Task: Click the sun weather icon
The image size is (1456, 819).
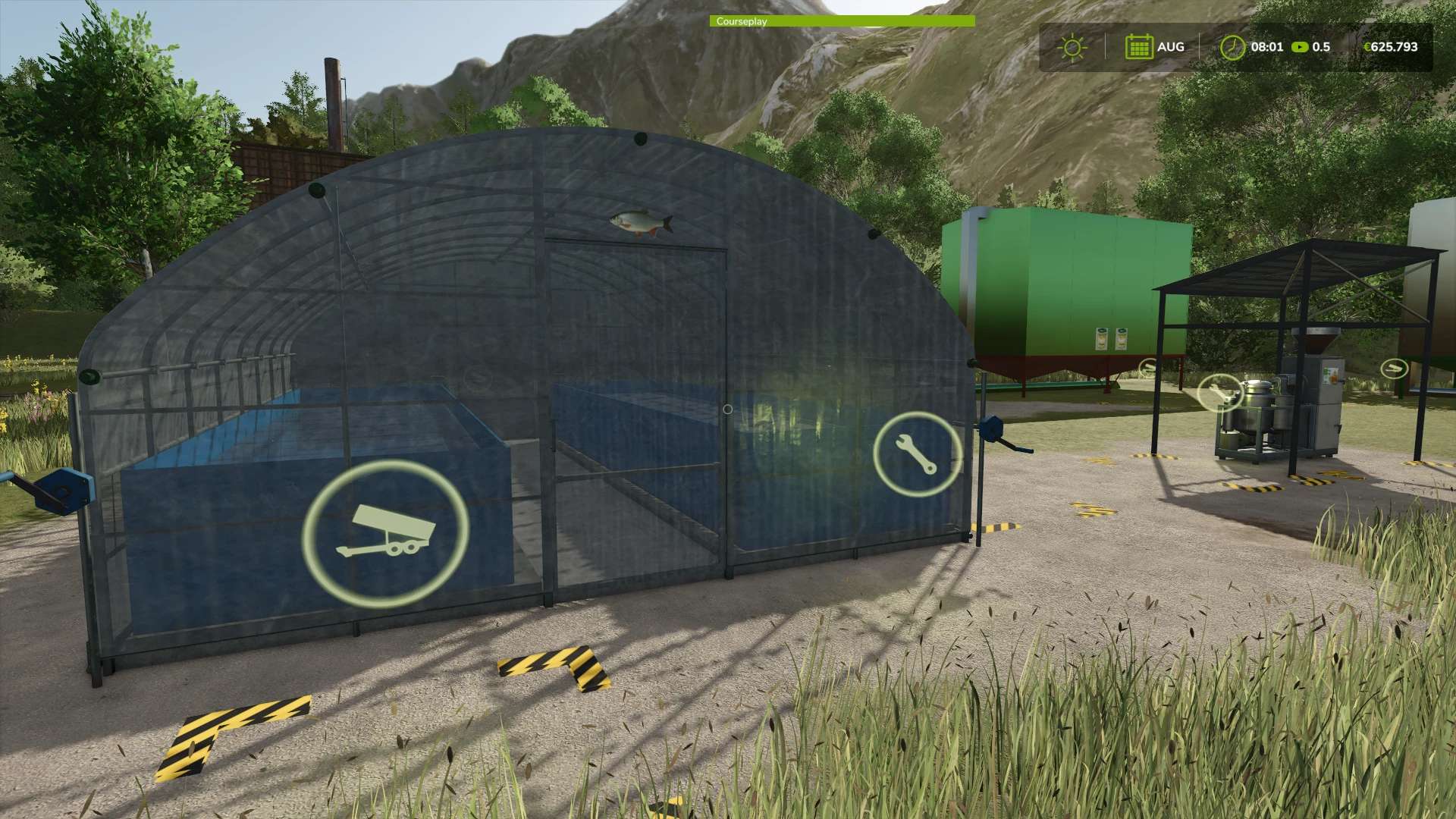Action: click(x=1072, y=47)
